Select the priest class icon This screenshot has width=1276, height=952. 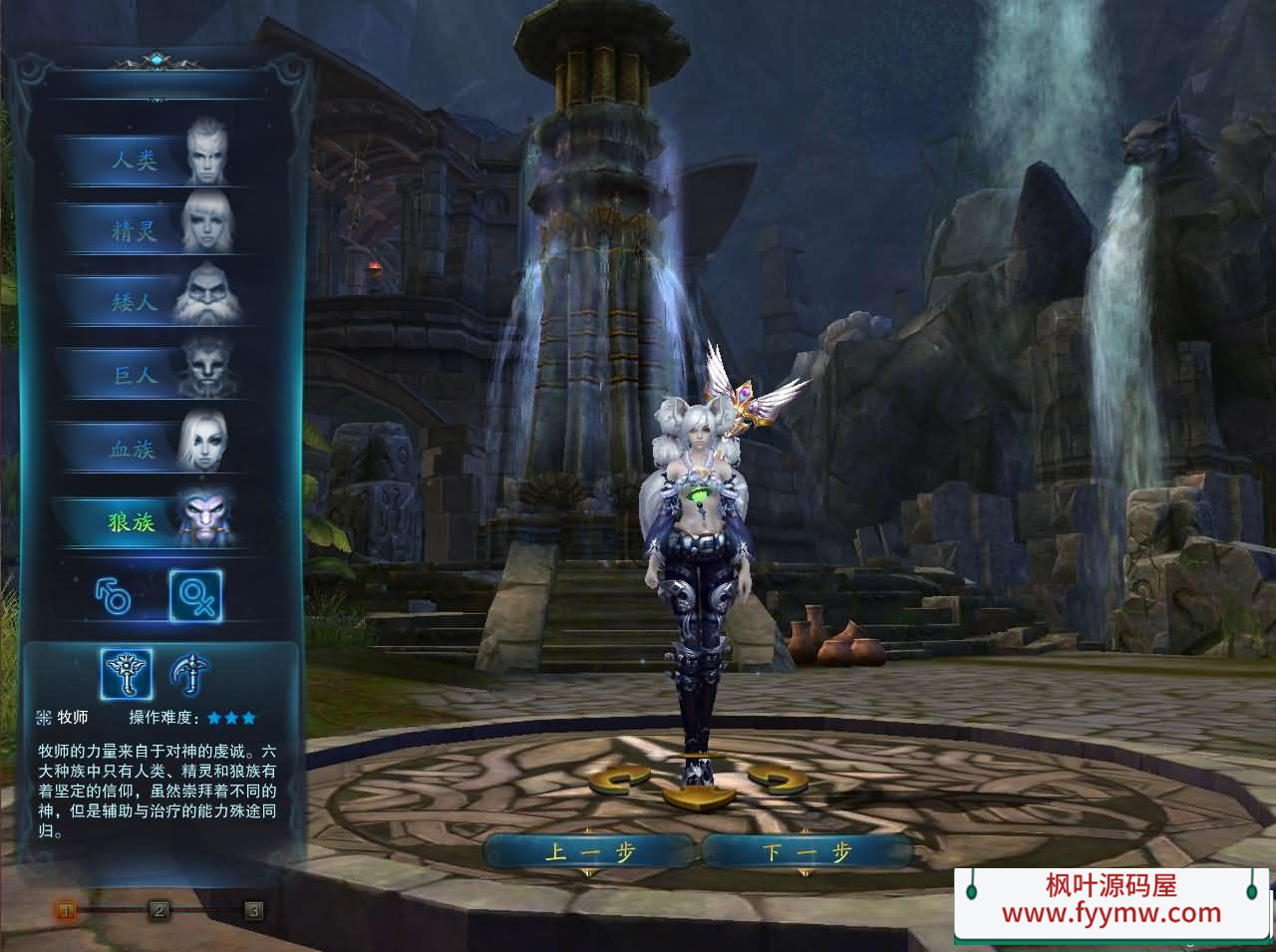tap(127, 674)
